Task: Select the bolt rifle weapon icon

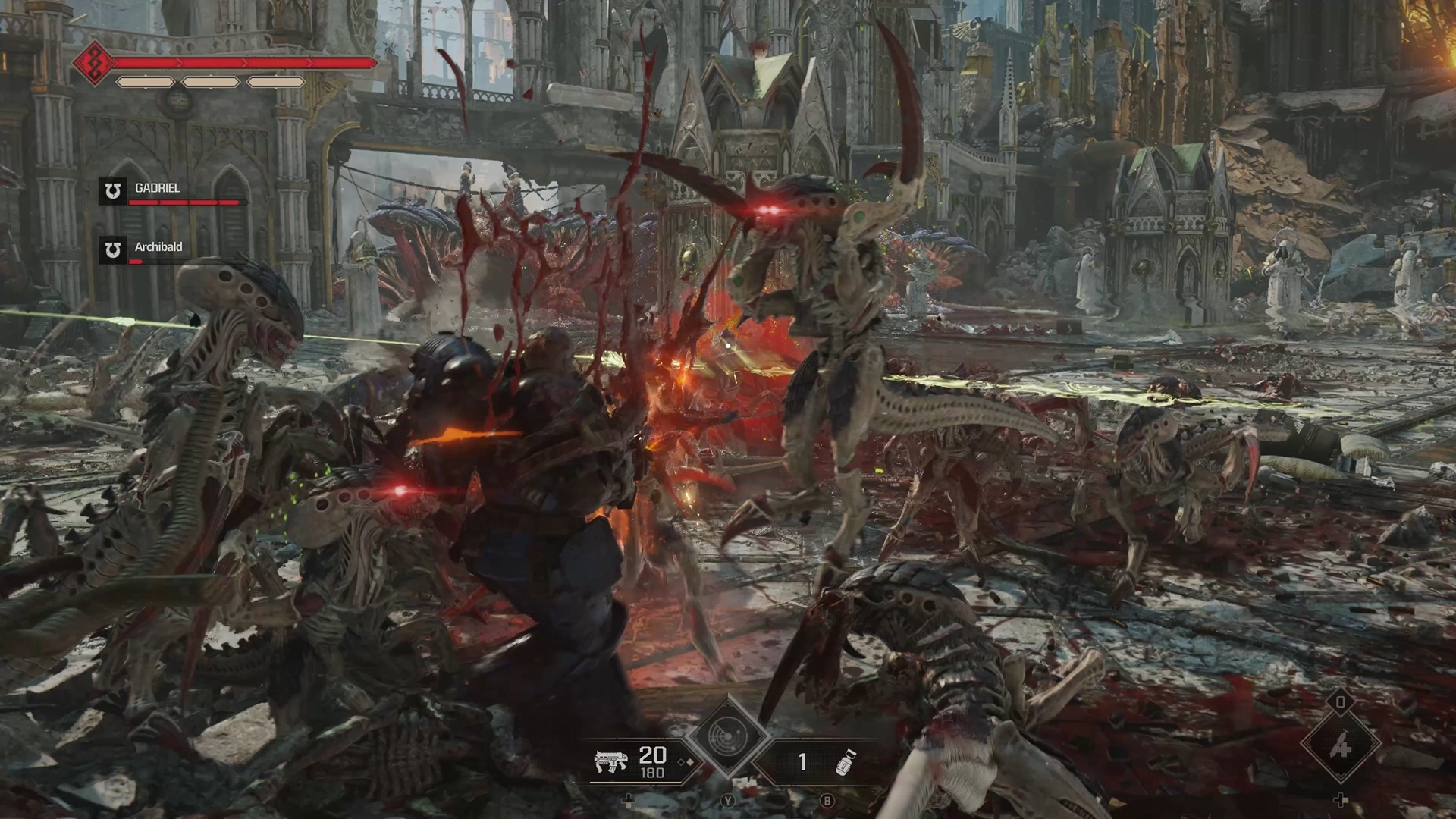Action: coord(610,761)
